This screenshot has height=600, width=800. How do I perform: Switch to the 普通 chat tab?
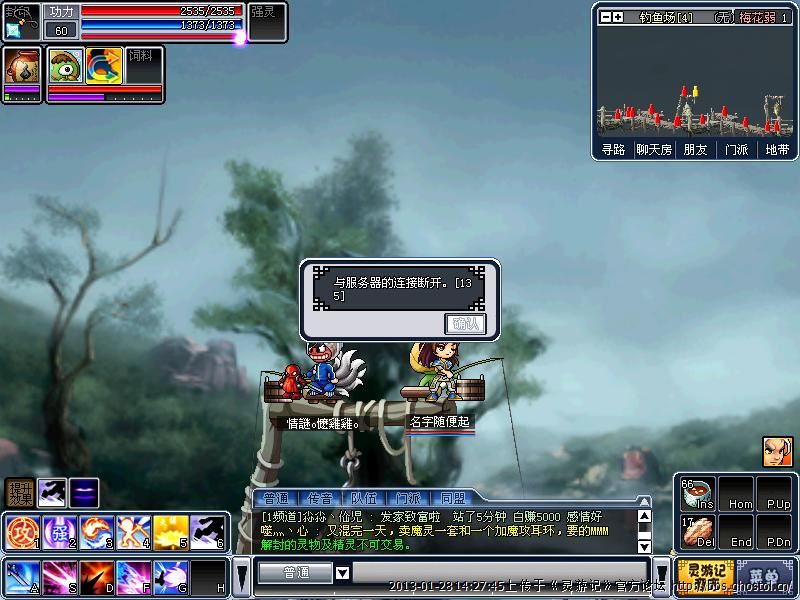tap(276, 497)
